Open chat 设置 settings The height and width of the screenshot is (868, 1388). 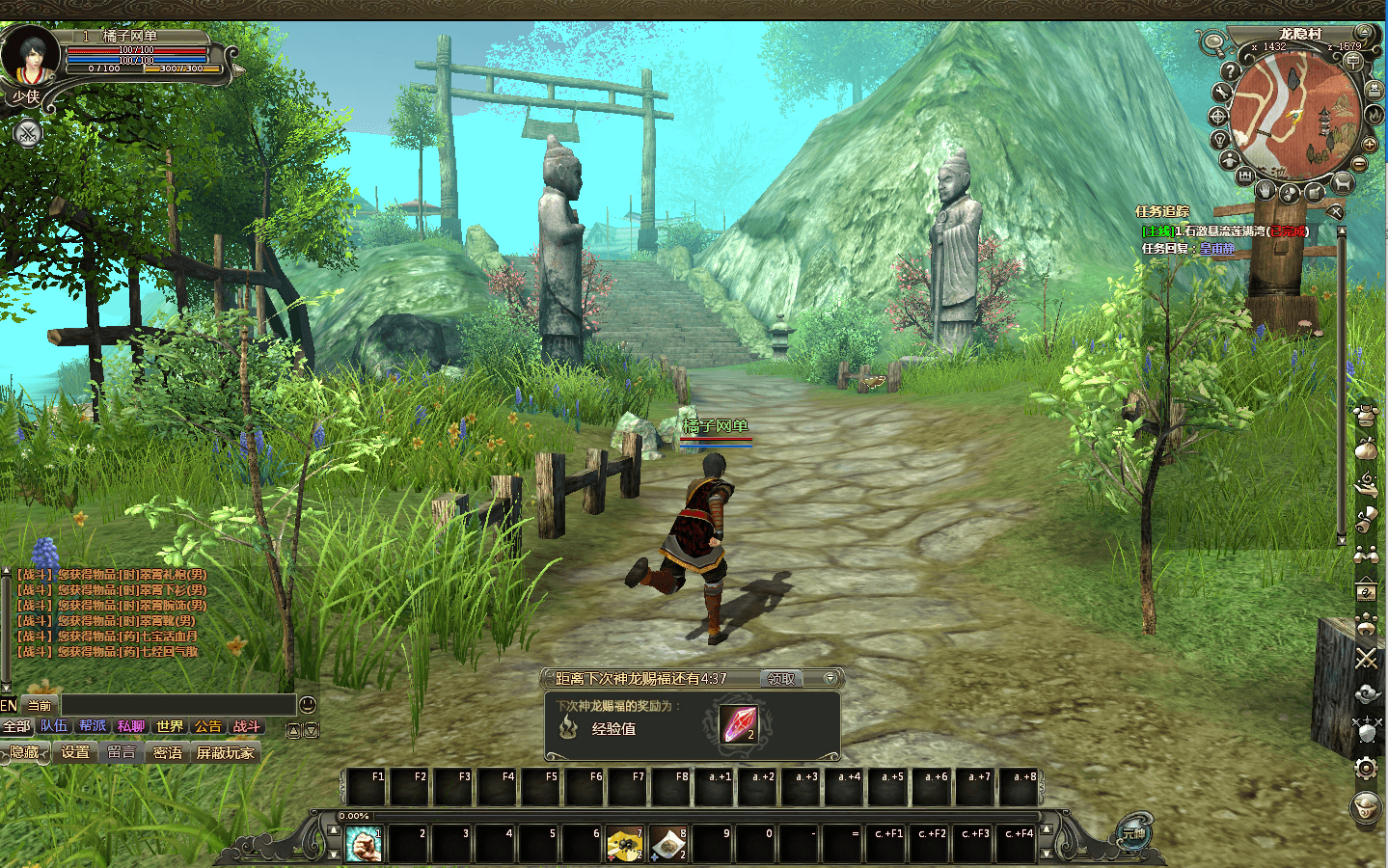pyautogui.click(x=75, y=752)
